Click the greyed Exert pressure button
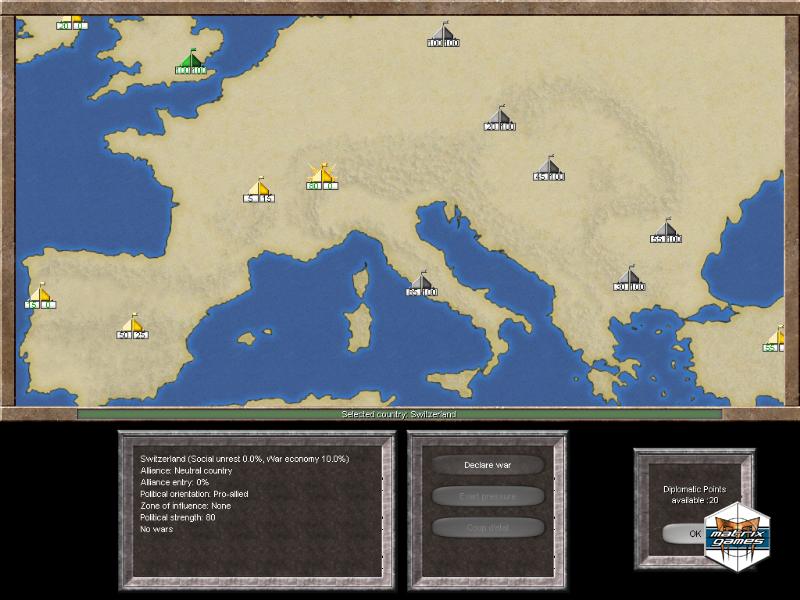Image resolution: width=800 pixels, height=600 pixels. coord(488,496)
